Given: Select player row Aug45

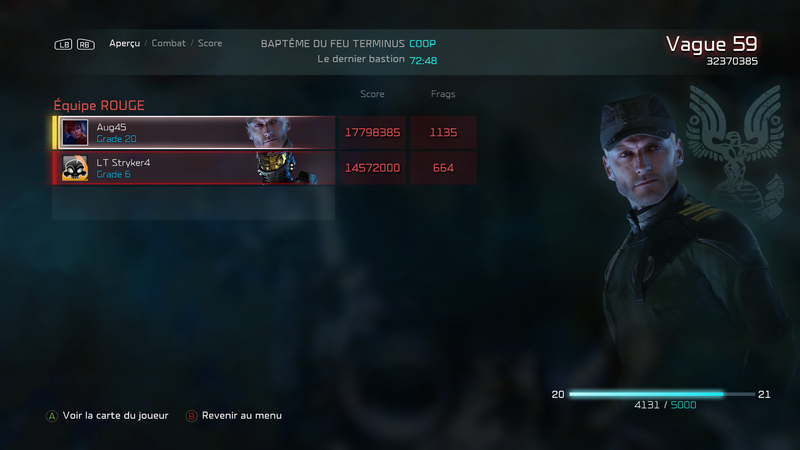Looking at the screenshot, I should pos(195,132).
